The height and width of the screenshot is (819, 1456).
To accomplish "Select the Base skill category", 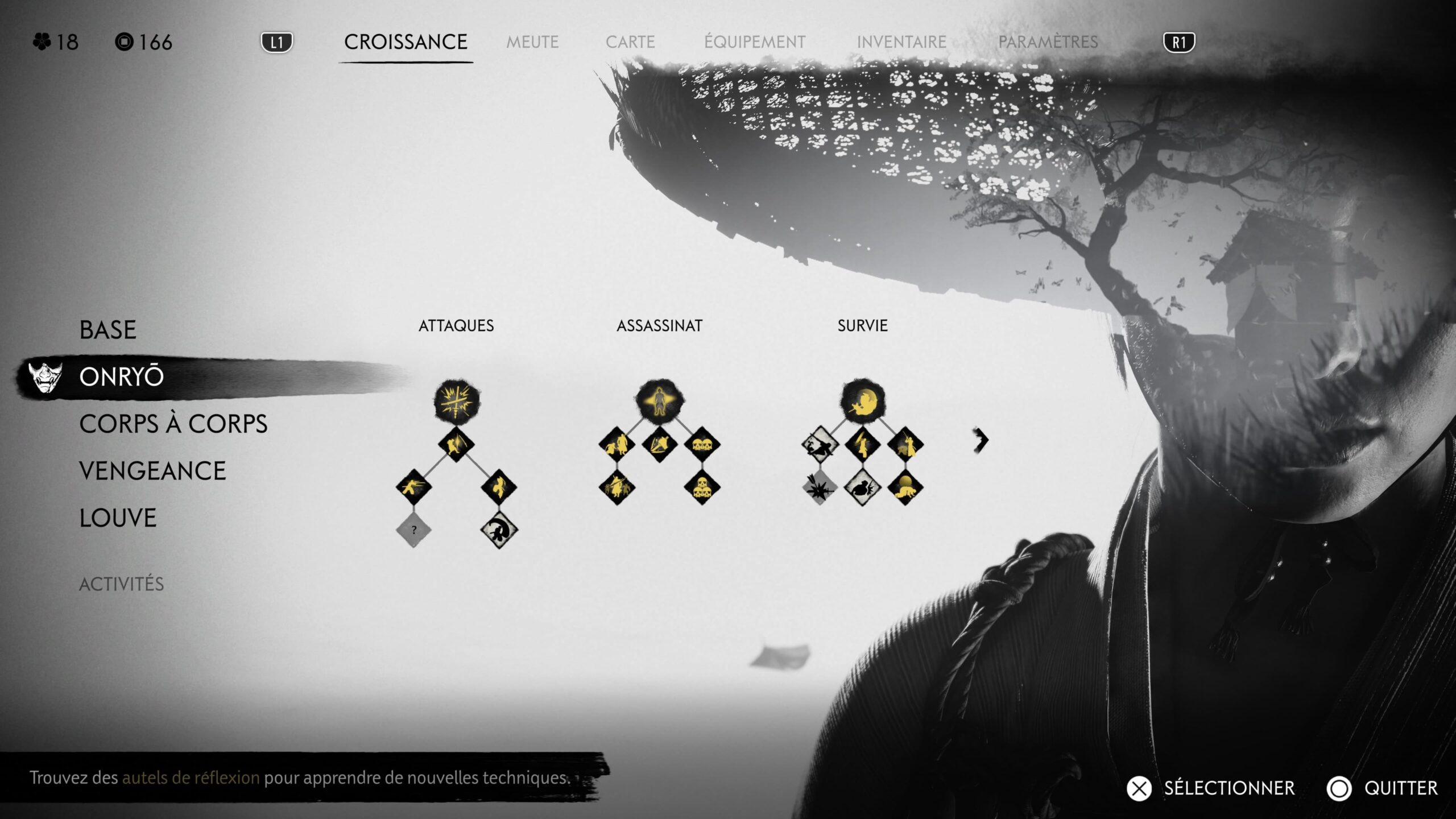I will pos(108,330).
